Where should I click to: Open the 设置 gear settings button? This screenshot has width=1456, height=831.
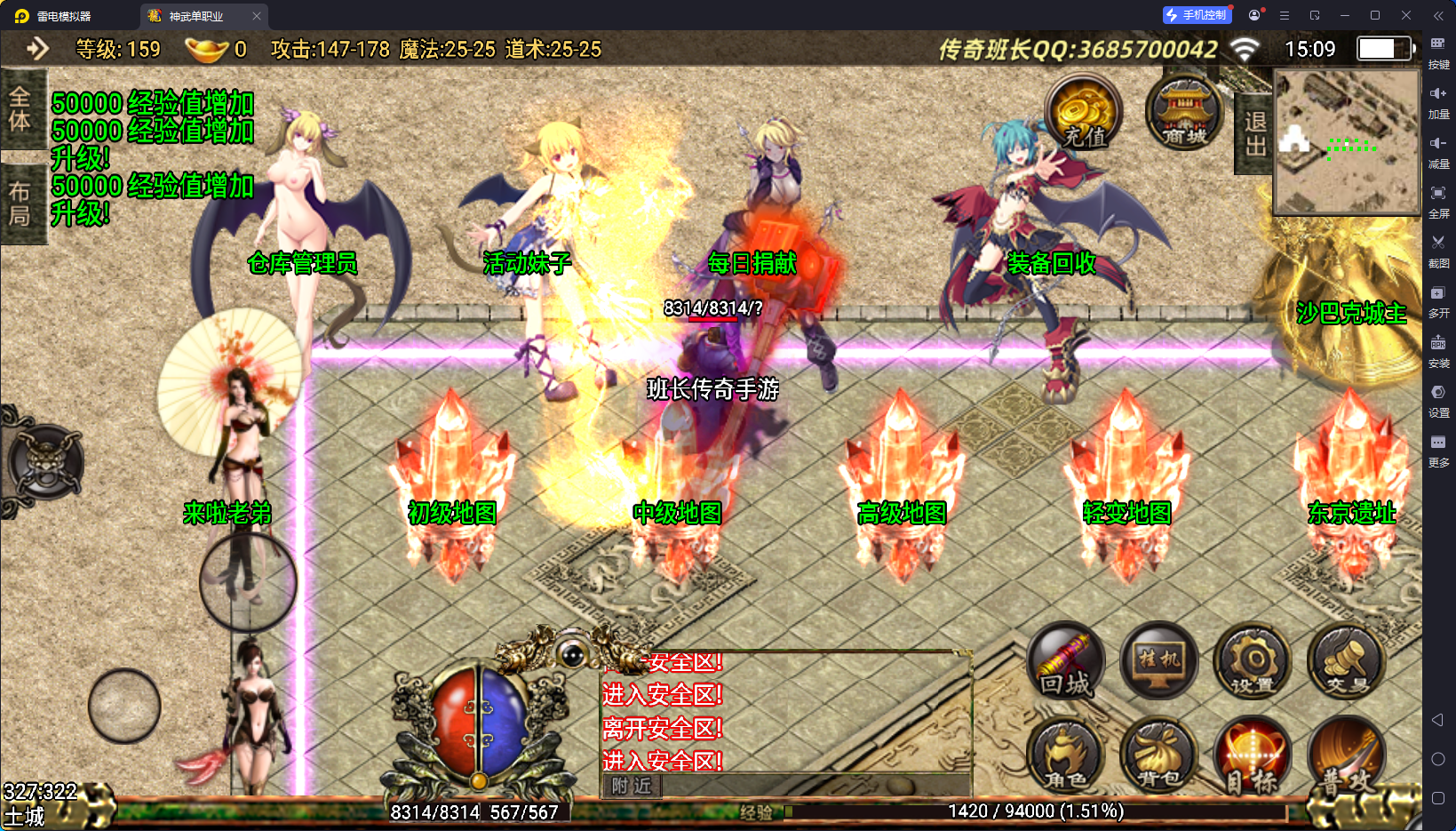(1253, 662)
